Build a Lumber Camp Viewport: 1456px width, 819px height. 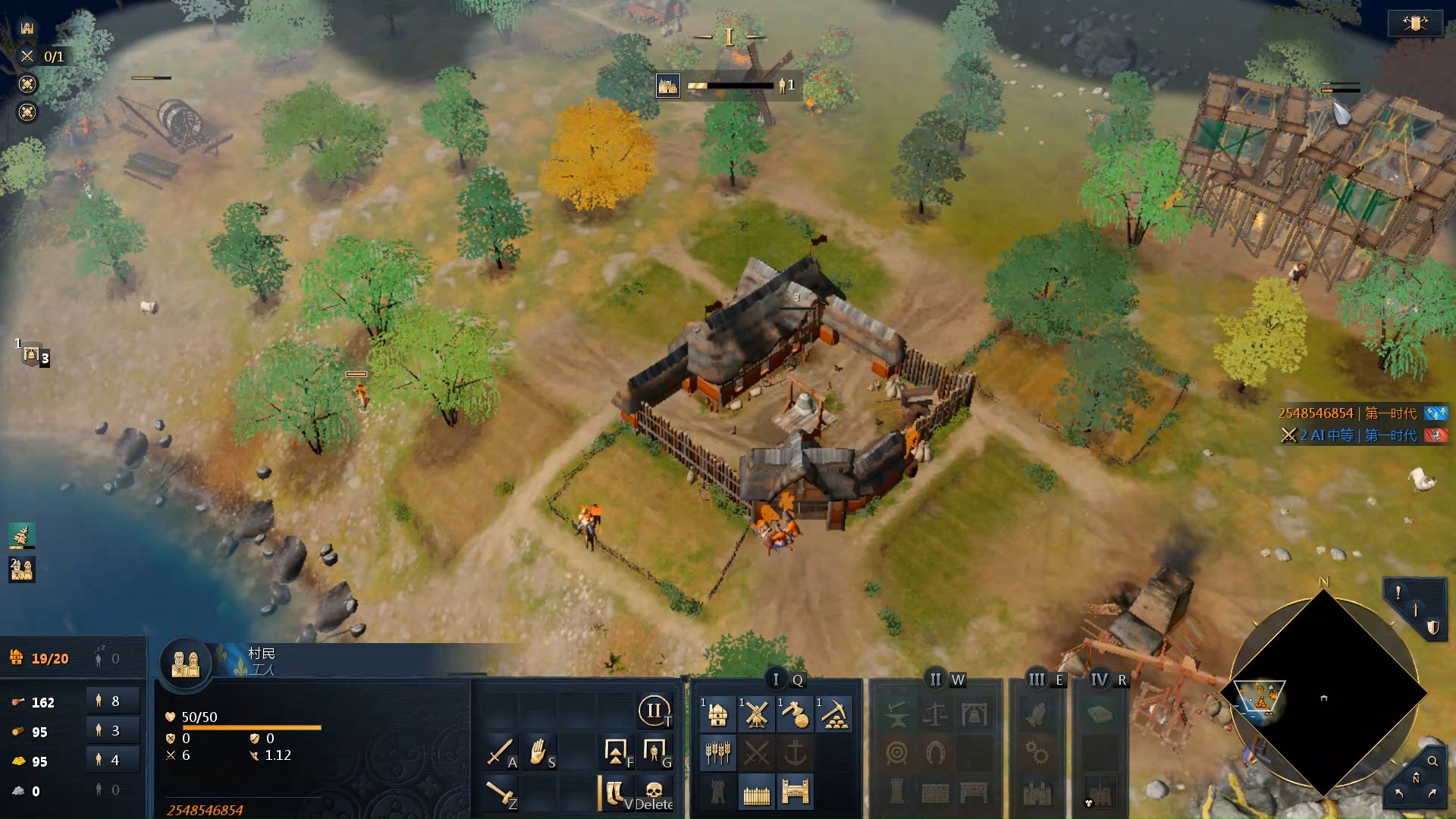pyautogui.click(x=795, y=714)
